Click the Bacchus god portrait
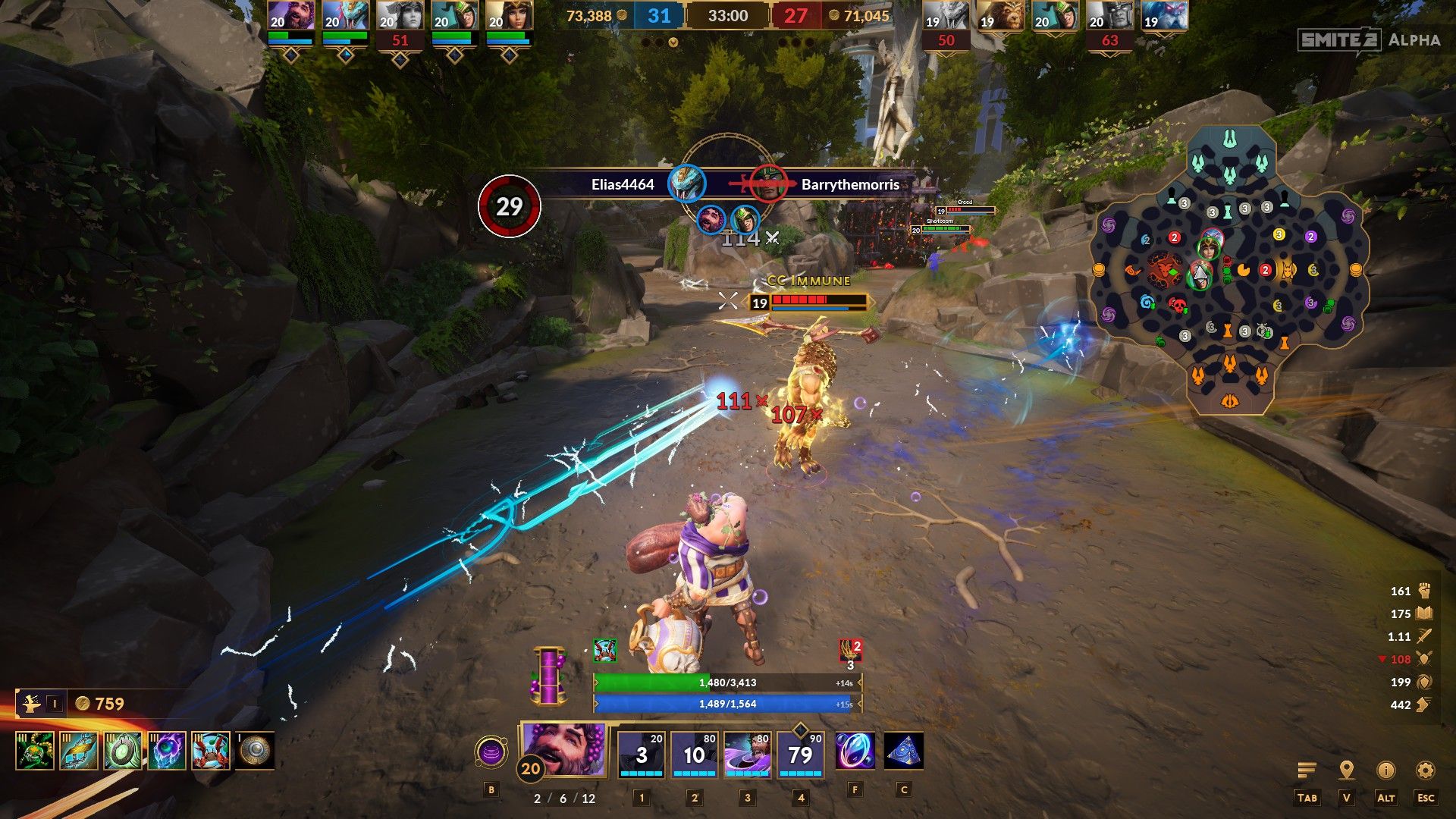 point(564,749)
